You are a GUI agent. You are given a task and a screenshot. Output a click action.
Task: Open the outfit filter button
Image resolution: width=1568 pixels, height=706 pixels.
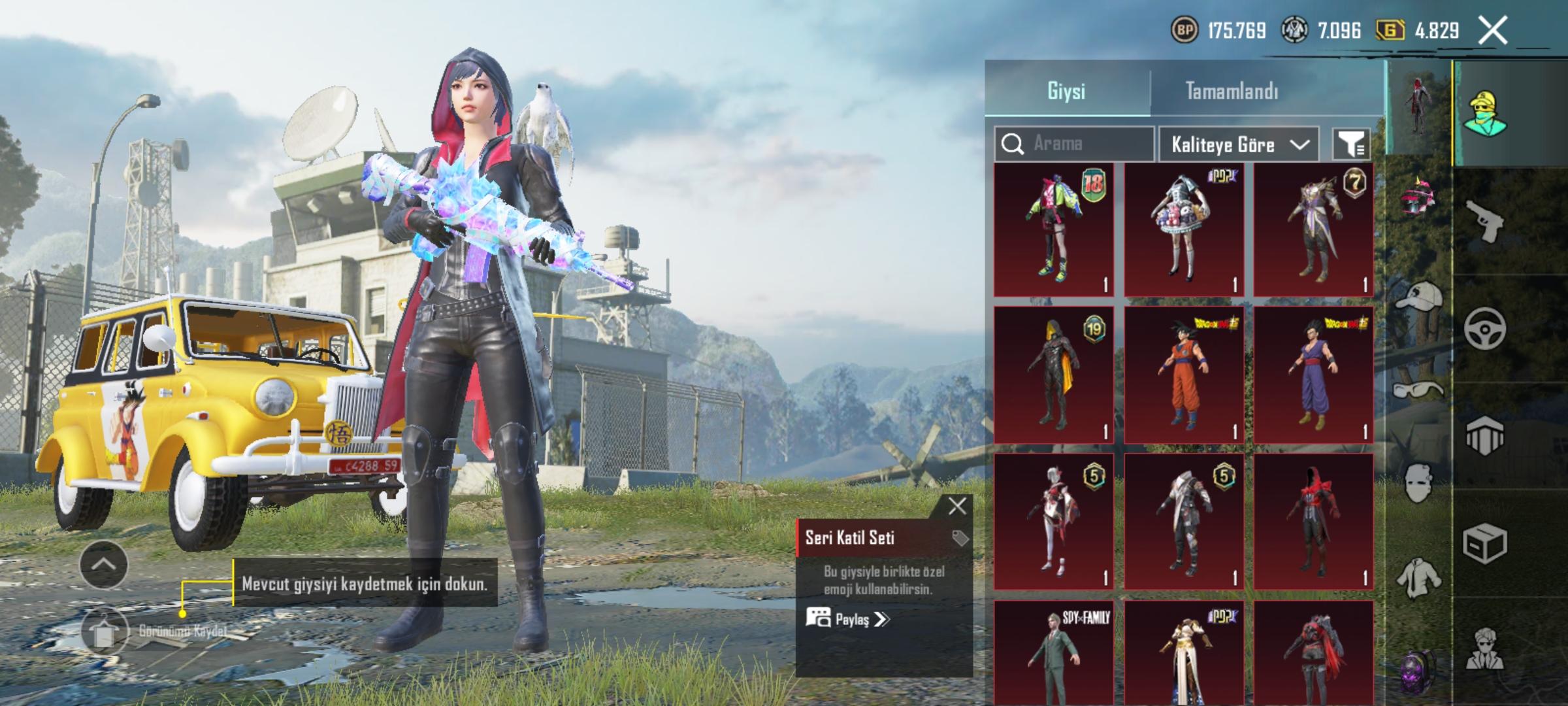1351,144
